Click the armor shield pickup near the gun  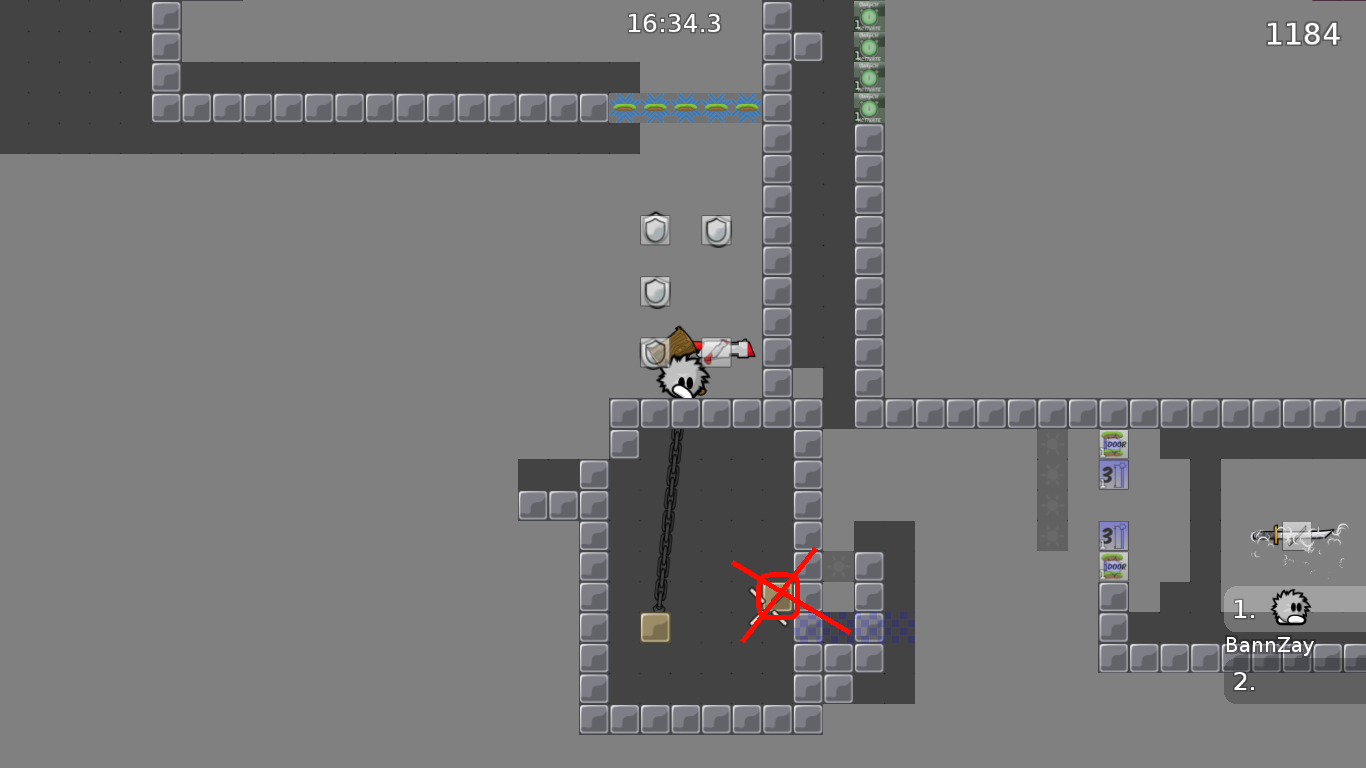(x=655, y=351)
